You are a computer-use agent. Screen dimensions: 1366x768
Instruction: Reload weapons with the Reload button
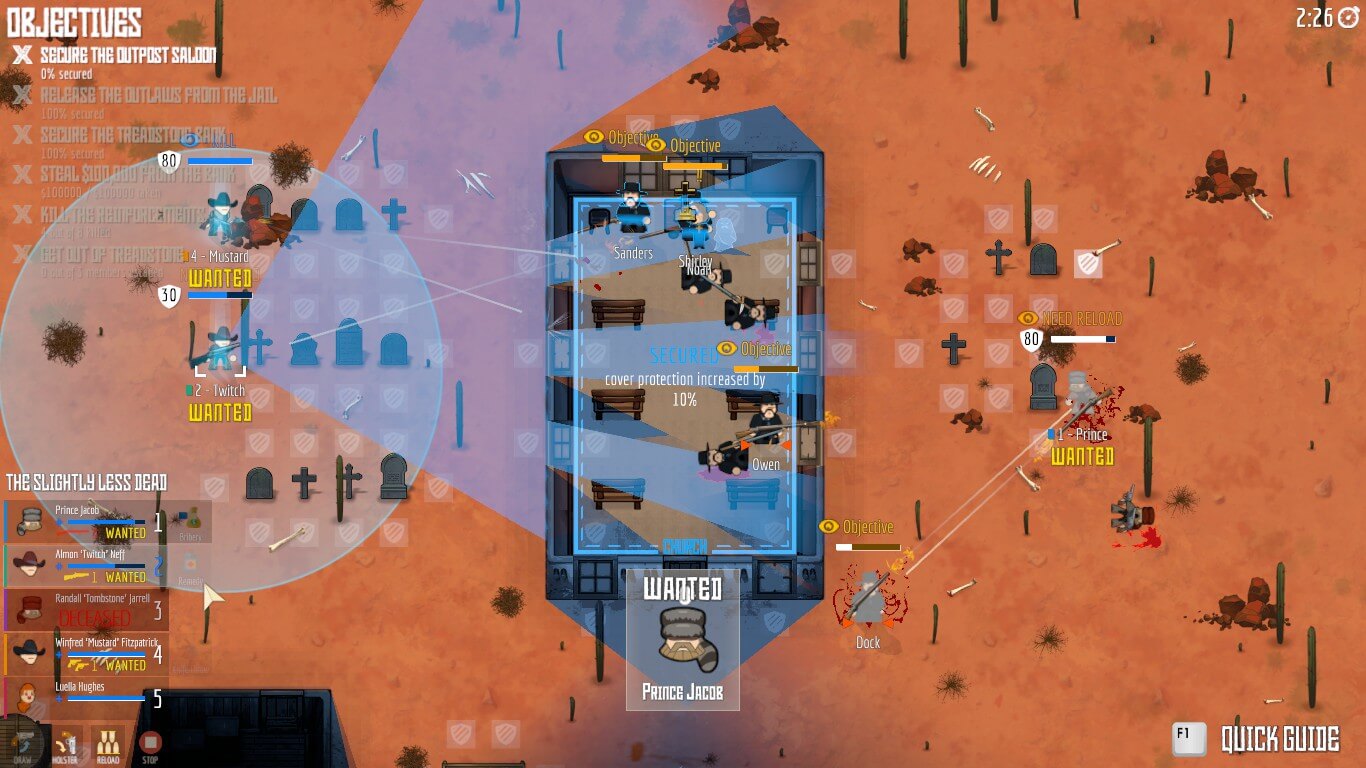tap(108, 745)
